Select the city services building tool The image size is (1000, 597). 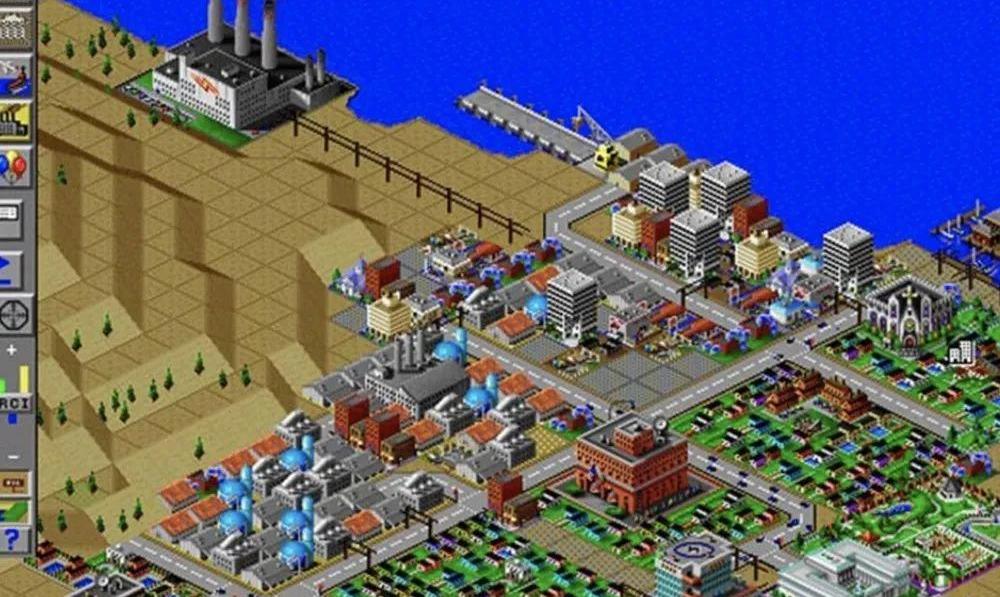pyautogui.click(x=15, y=27)
